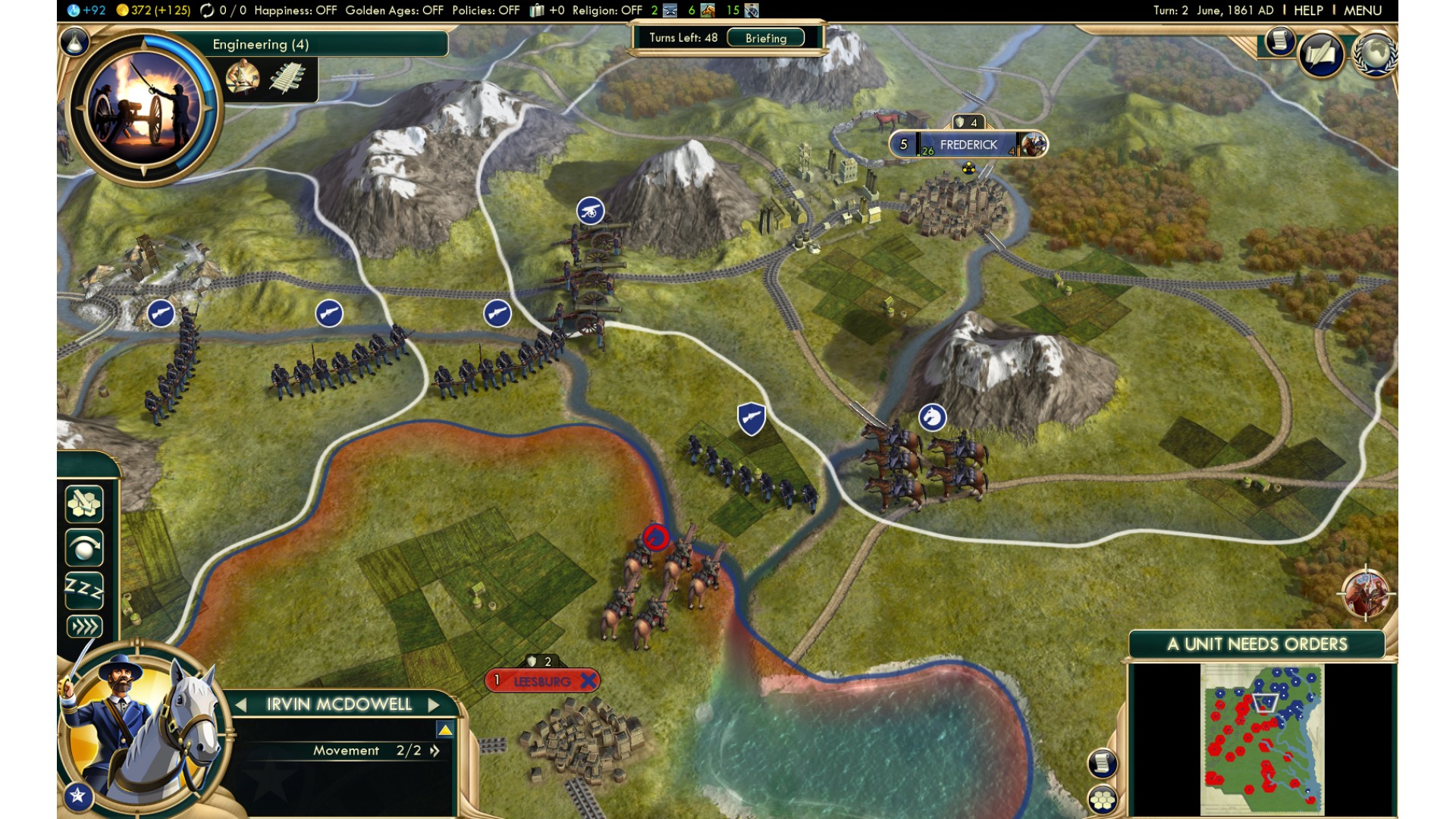Put the unit to sleep (Zzz)
This screenshot has width=1456, height=819.
(84, 588)
